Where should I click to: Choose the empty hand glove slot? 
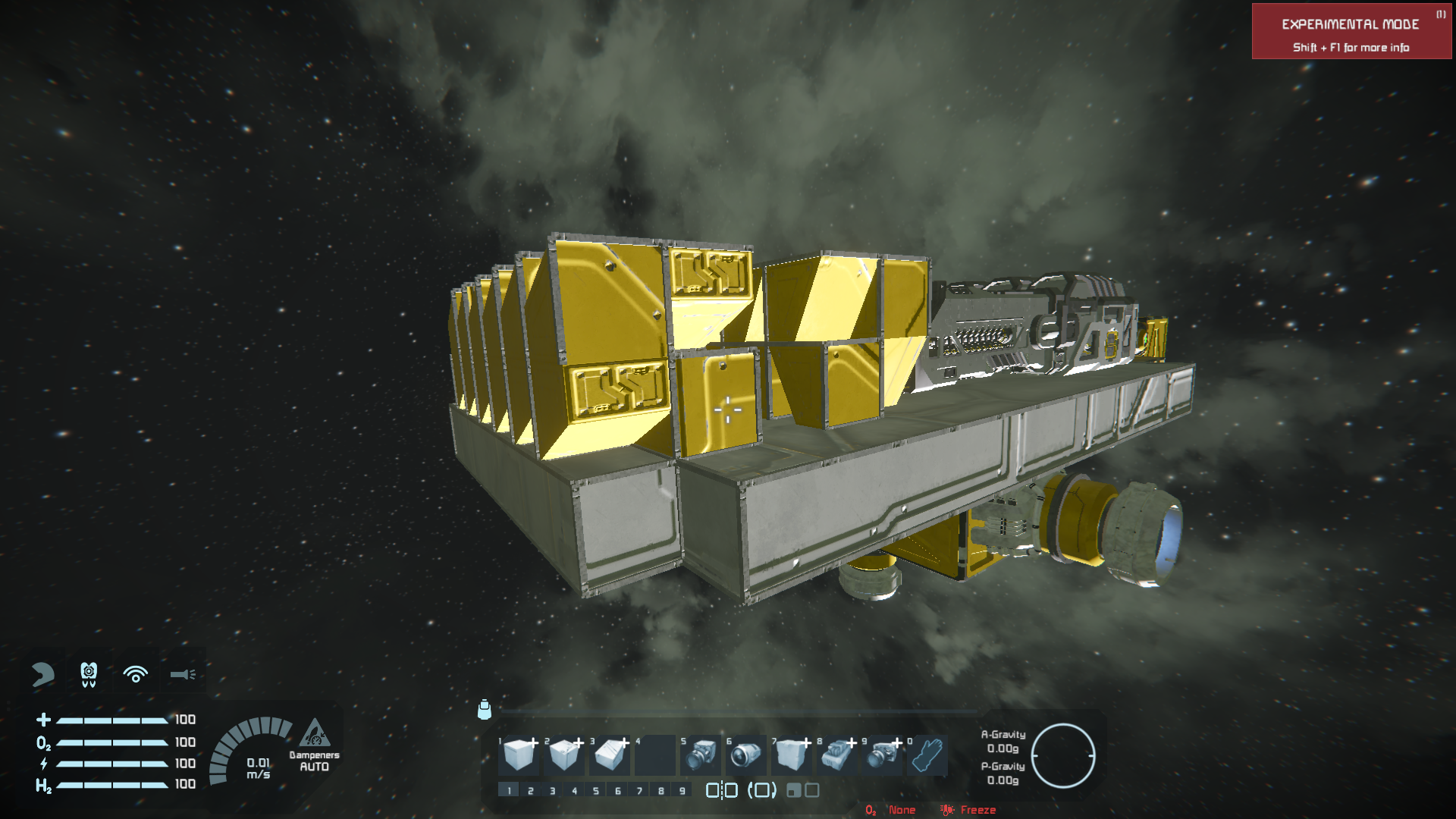click(927, 755)
